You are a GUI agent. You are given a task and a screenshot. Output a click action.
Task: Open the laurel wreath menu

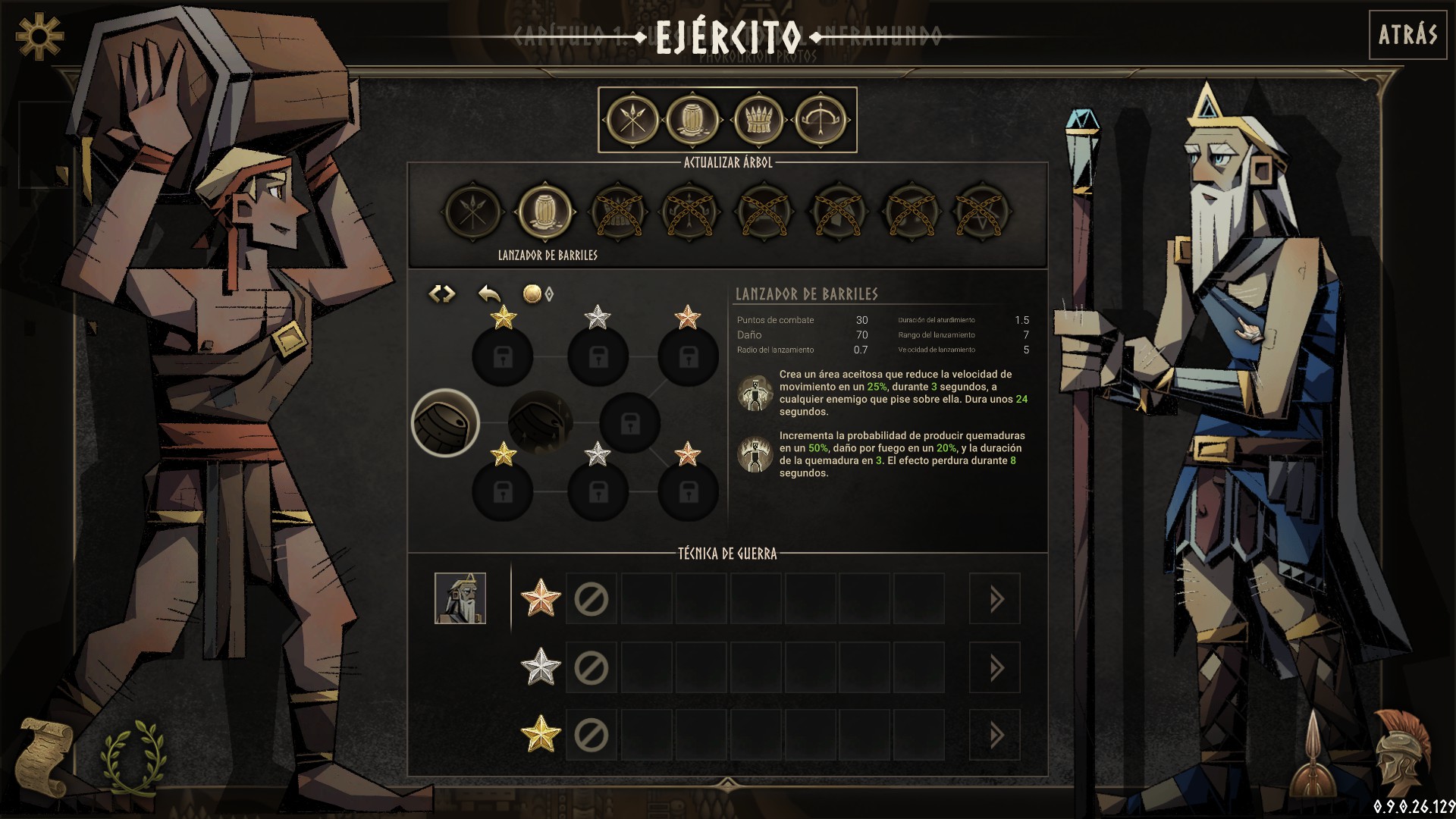(x=132, y=756)
